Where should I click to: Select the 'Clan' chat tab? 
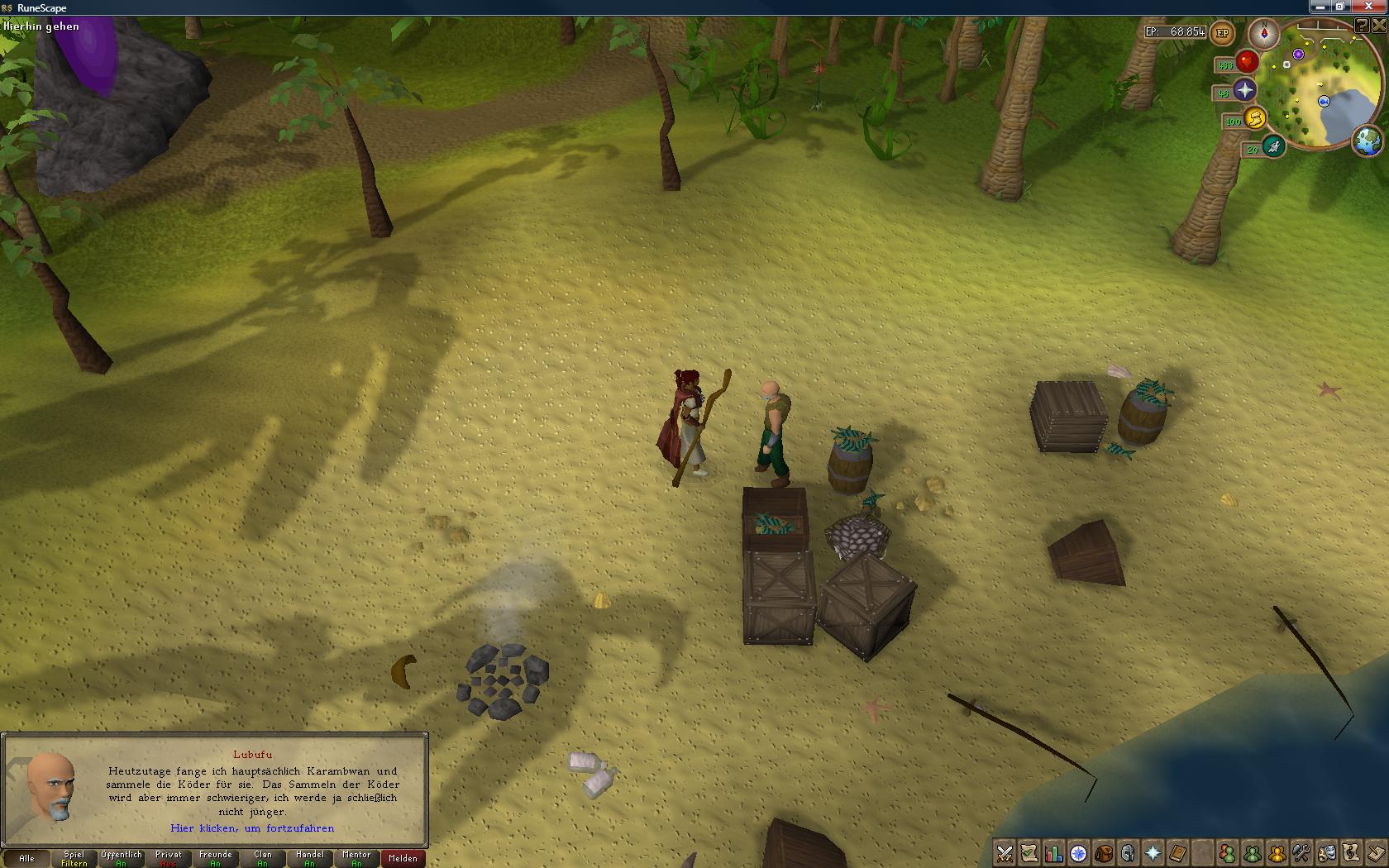point(262,858)
